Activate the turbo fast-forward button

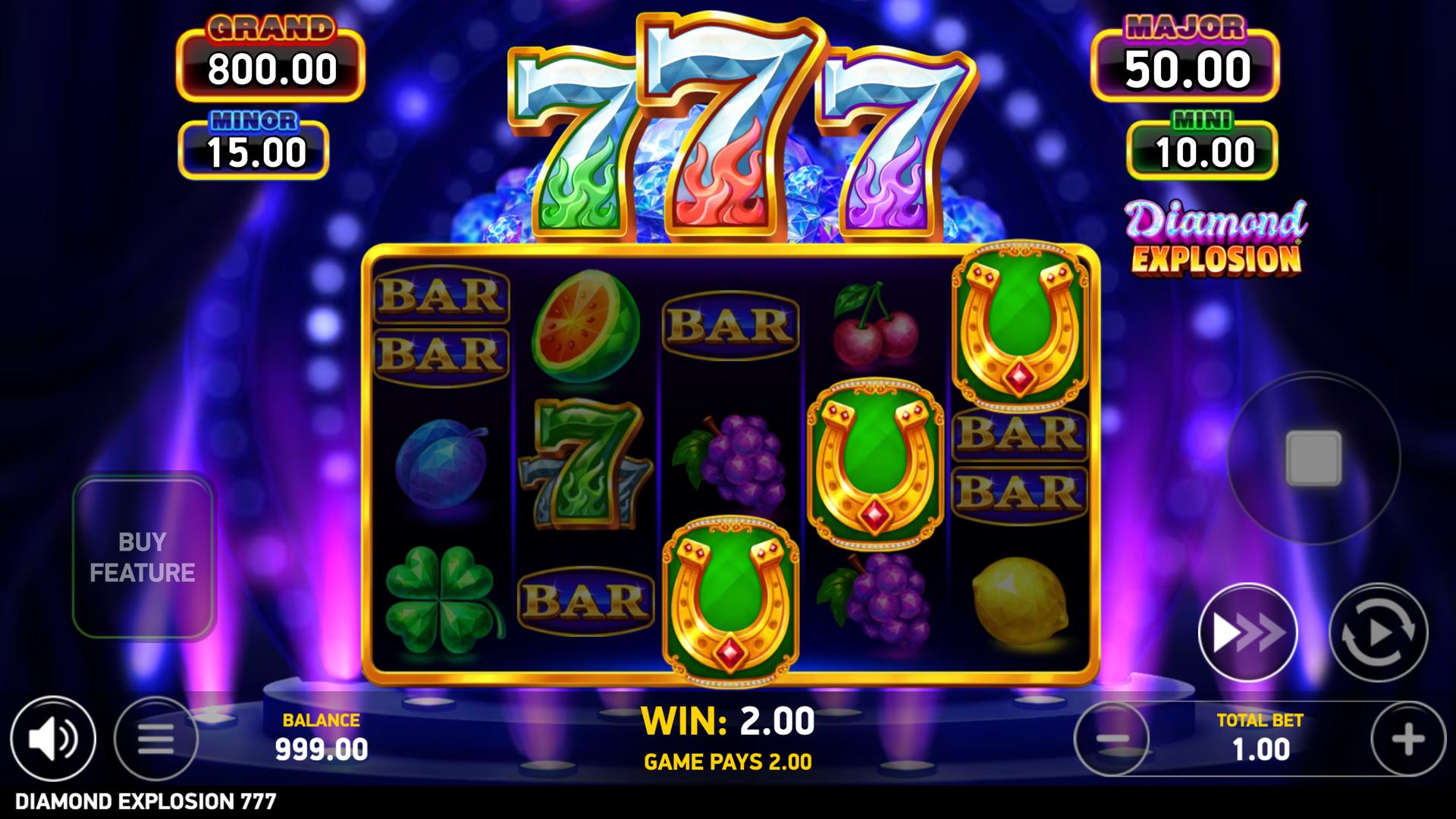(x=1247, y=632)
